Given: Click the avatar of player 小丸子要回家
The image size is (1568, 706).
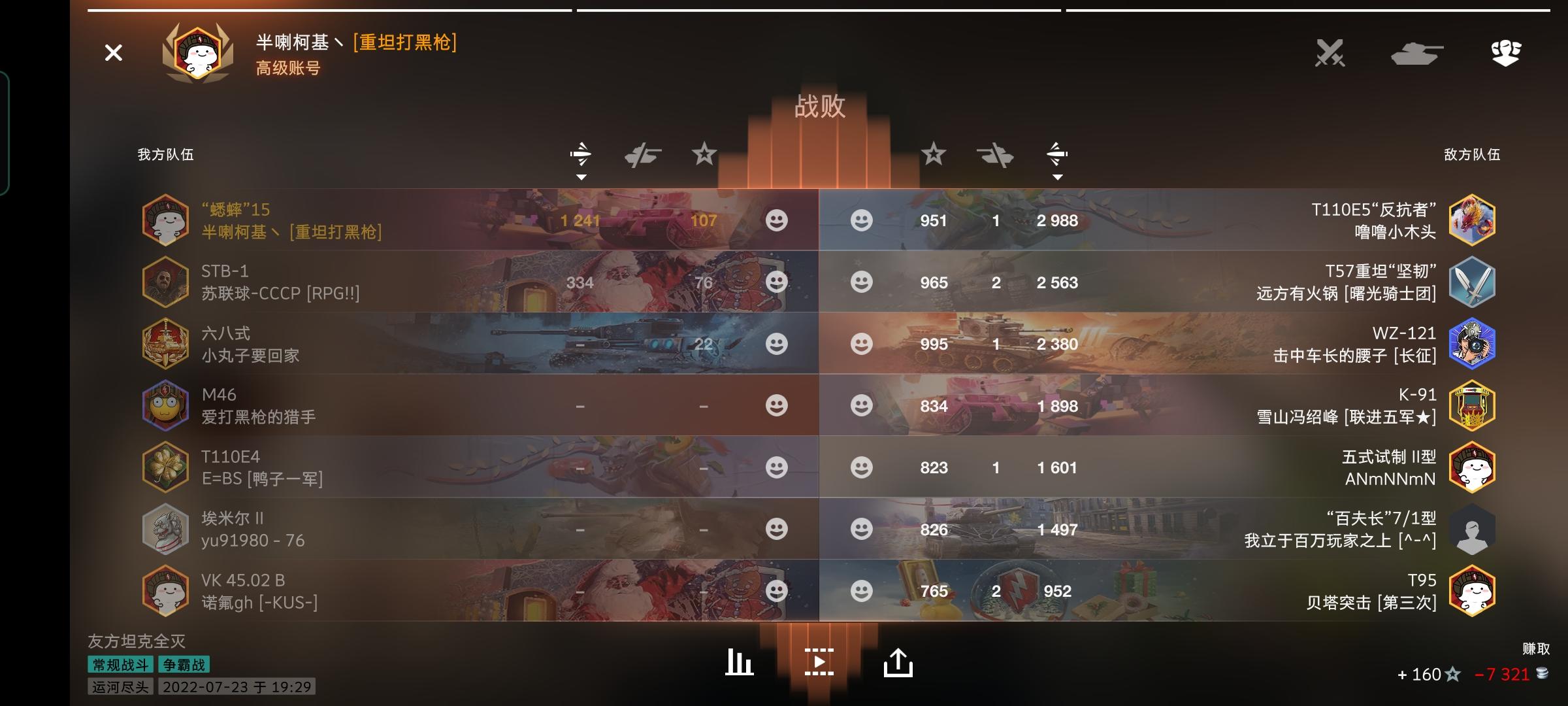Looking at the screenshot, I should tap(166, 344).
